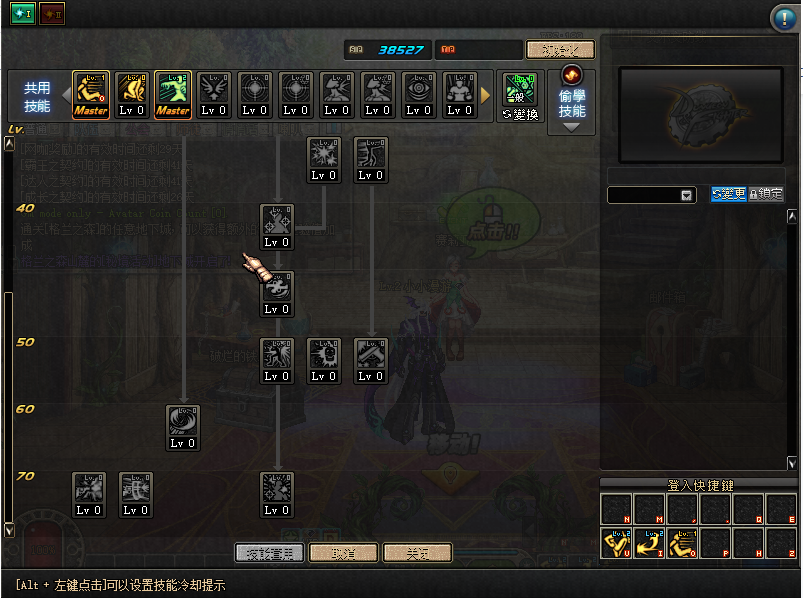Click the skill tree scroll-down arrow

click(x=10, y=529)
